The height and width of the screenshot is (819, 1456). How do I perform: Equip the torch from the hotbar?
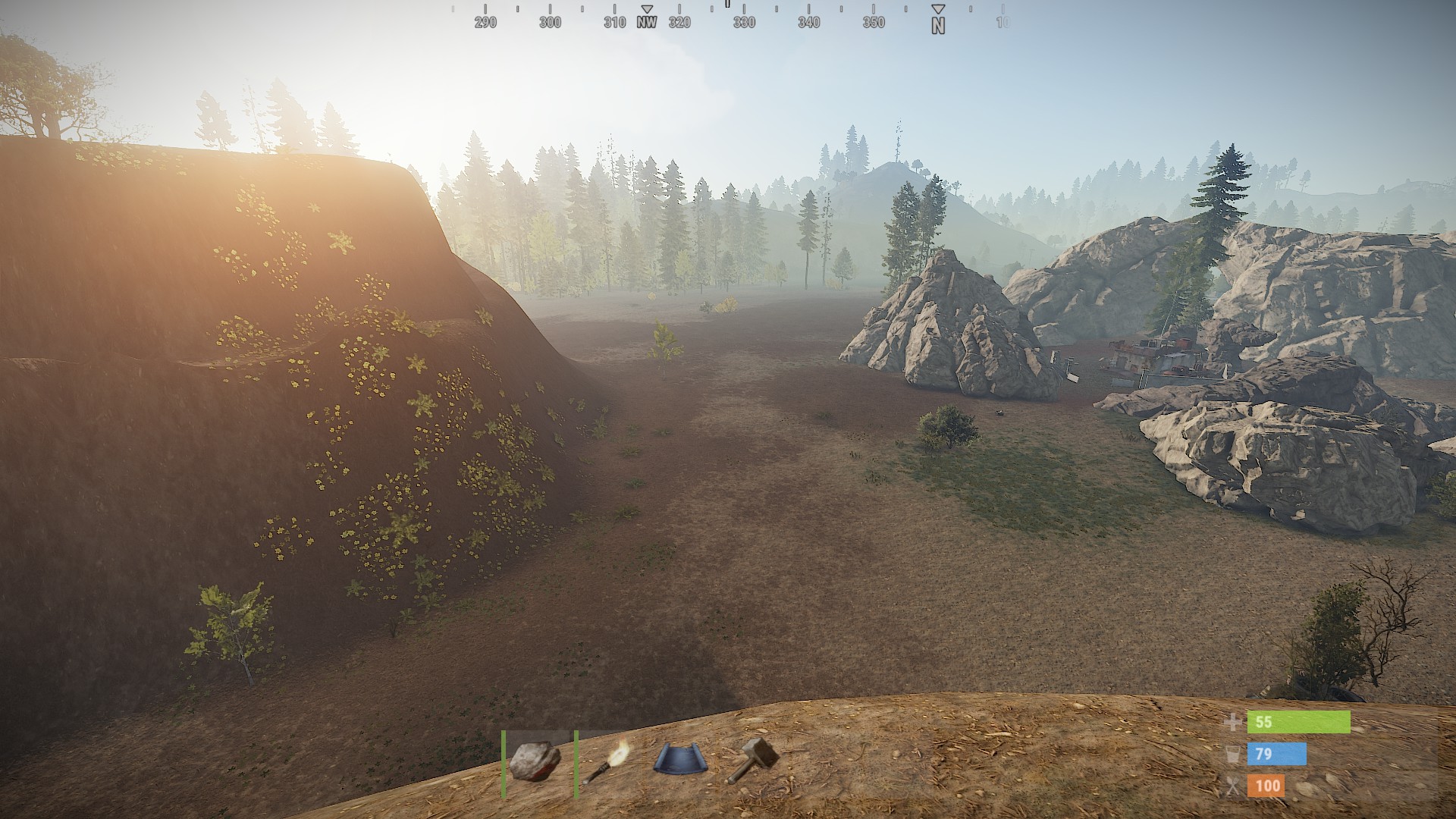coord(607,761)
